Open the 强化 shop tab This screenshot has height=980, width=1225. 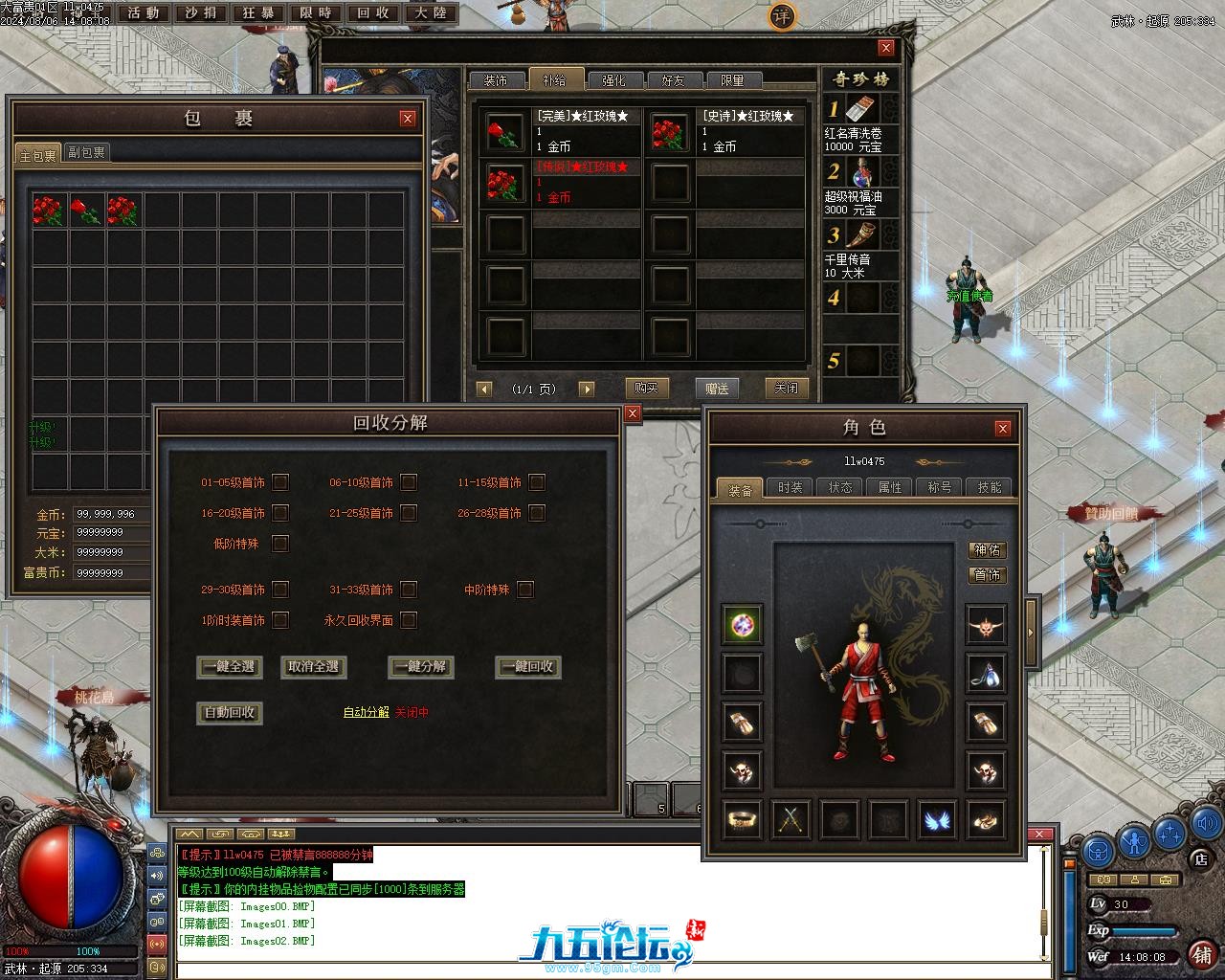pos(613,80)
